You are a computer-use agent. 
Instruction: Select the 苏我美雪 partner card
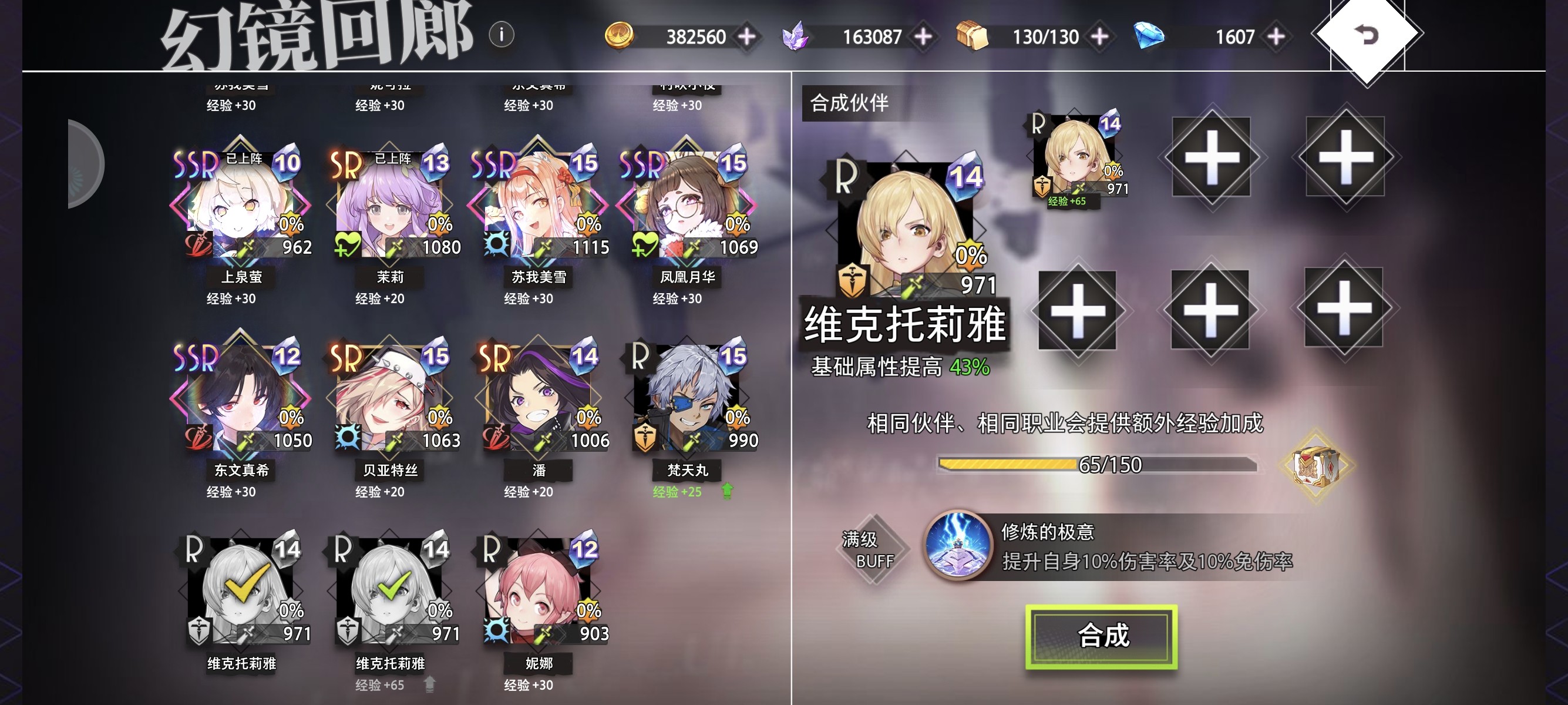tap(539, 207)
